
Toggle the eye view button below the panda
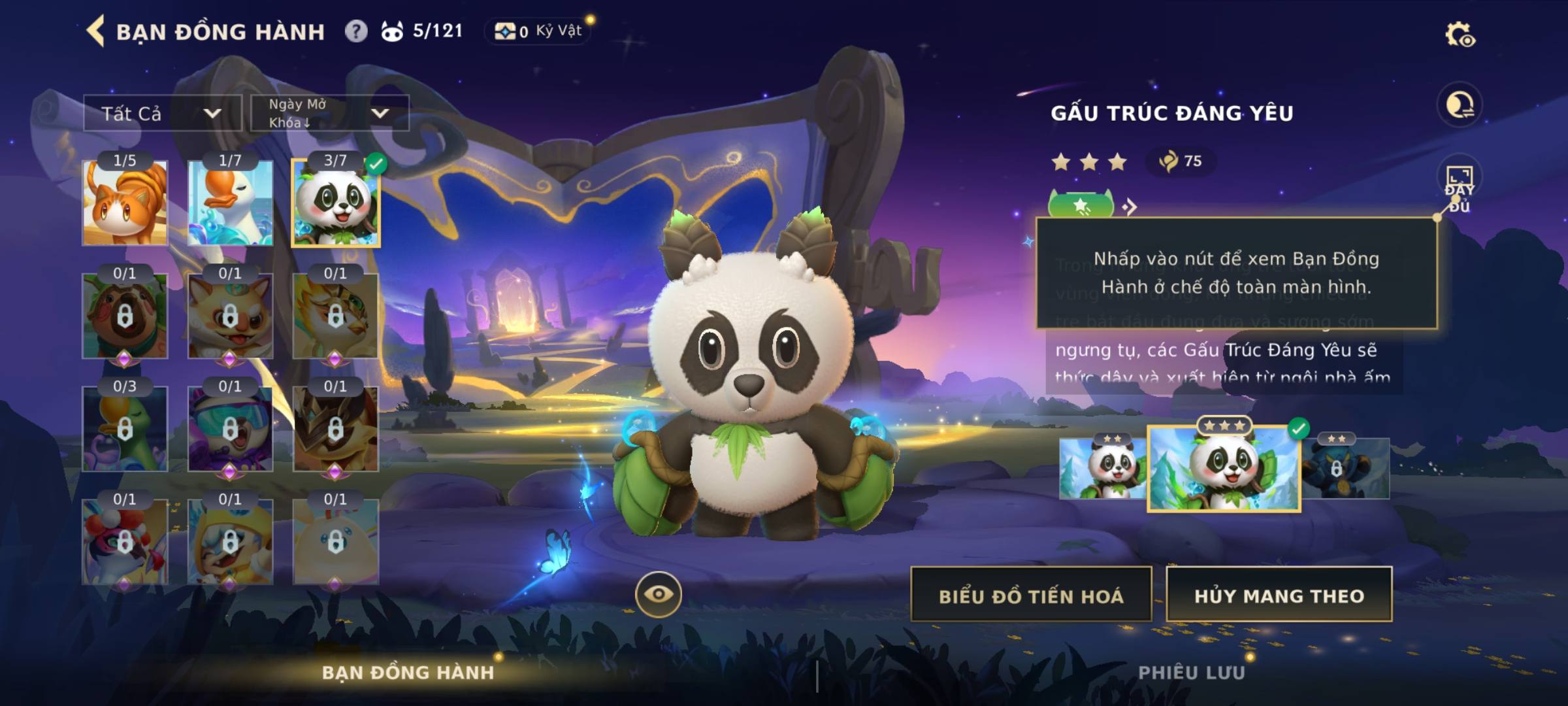[x=658, y=594]
